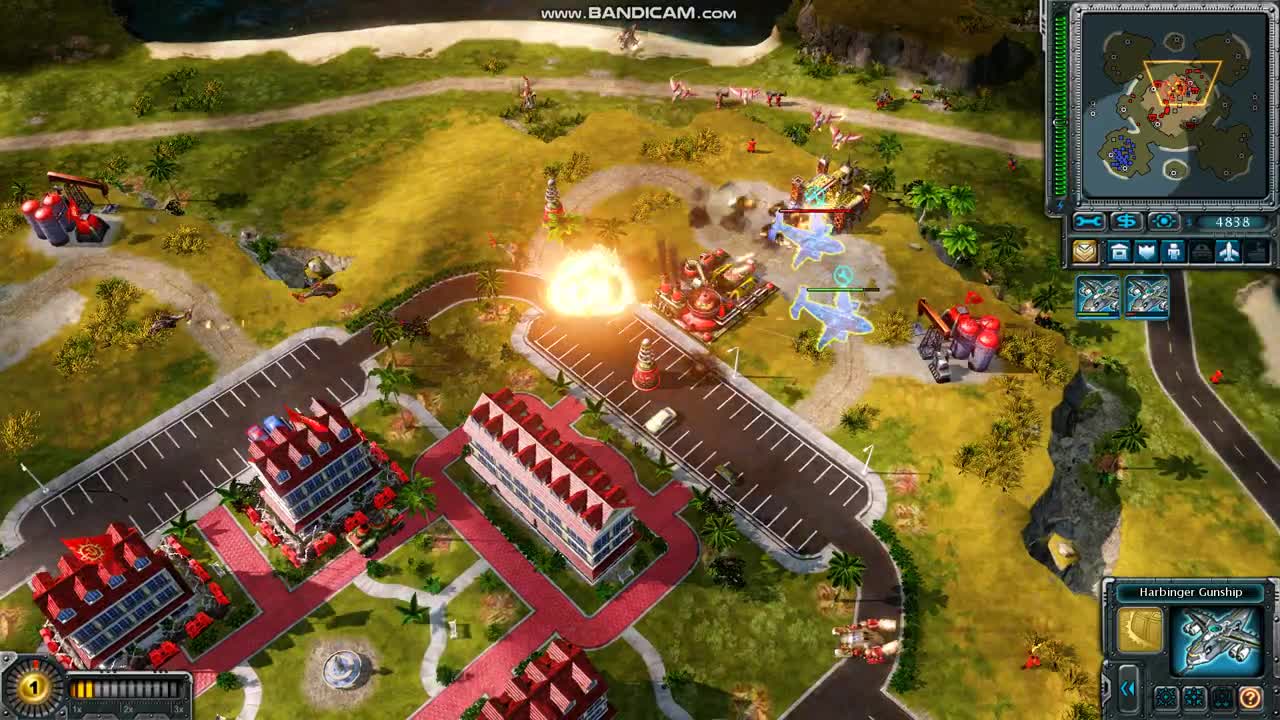This screenshot has width=1280, height=720.
Task: Open the aircraft production icon
Action: 1228,250
